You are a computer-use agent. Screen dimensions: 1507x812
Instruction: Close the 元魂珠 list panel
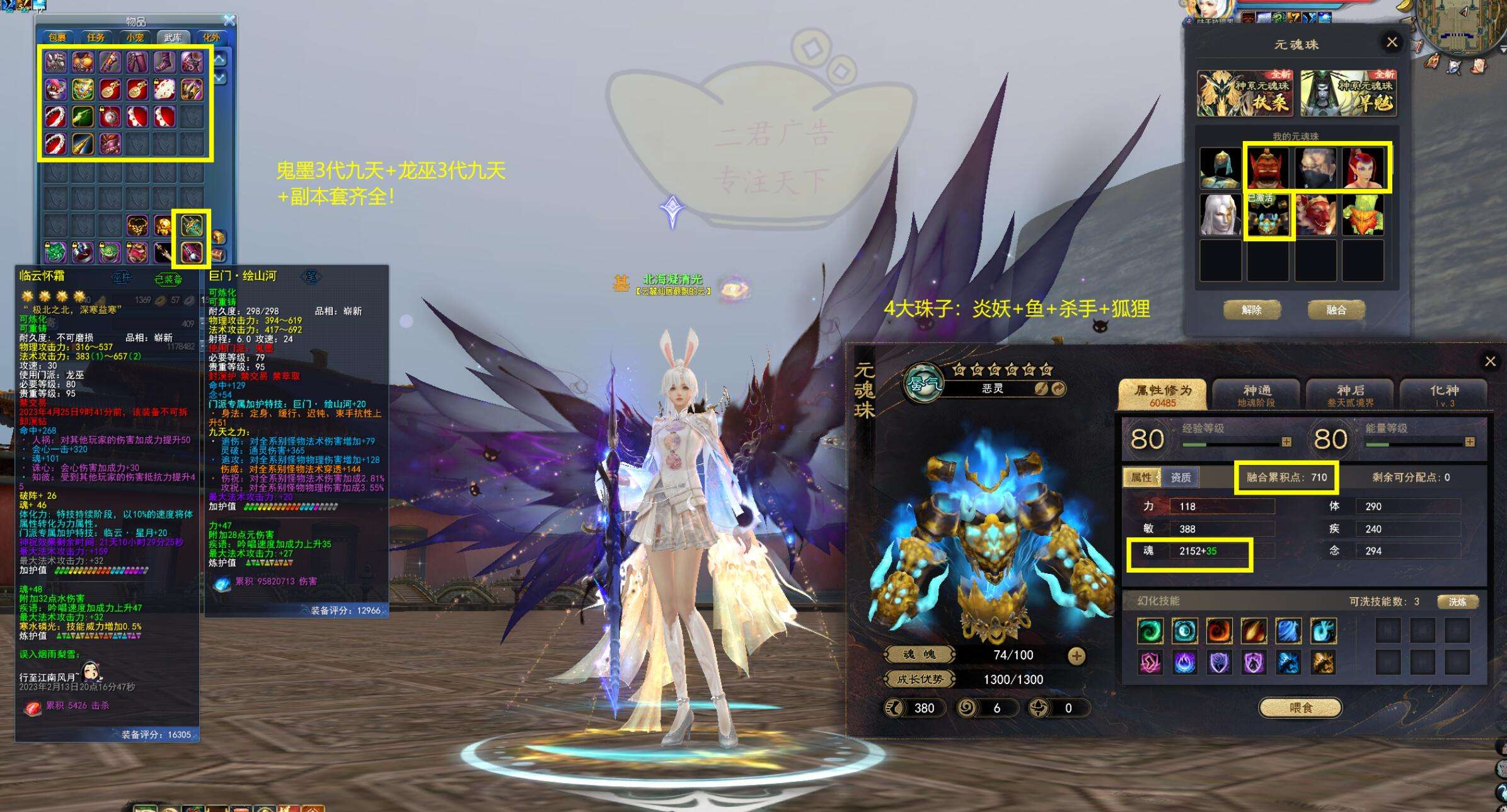[x=1392, y=42]
